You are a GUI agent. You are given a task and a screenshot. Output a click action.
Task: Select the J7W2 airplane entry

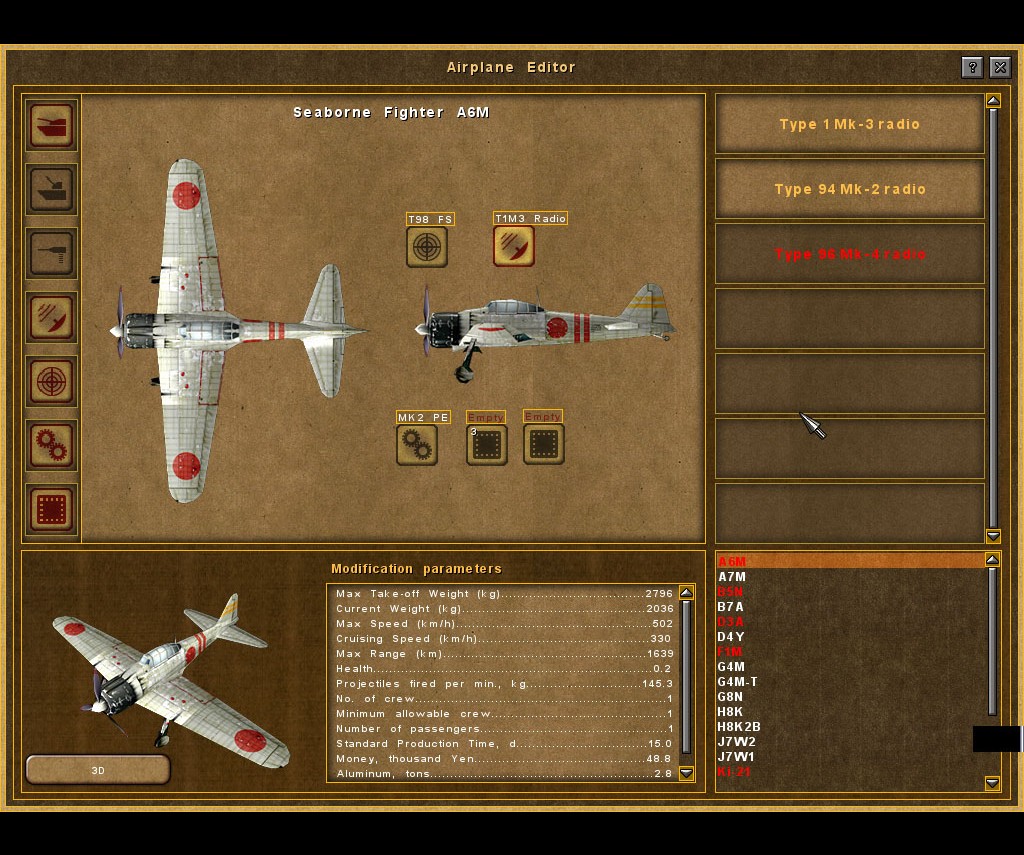[x=737, y=742]
